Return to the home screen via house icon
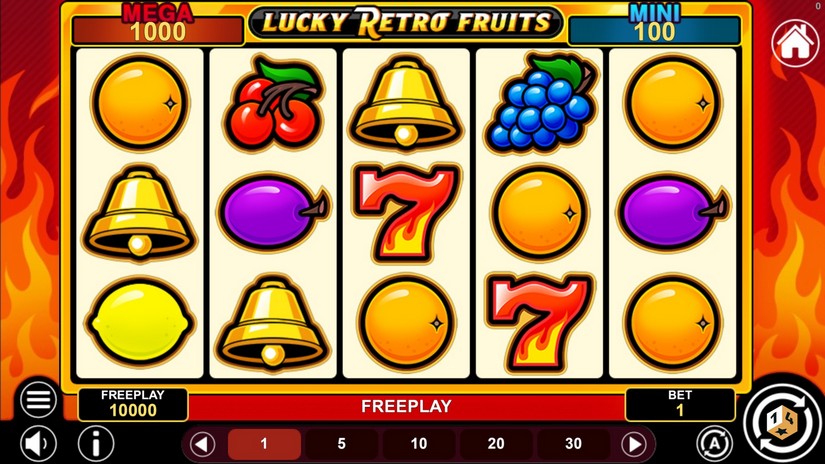The image size is (825, 464). tap(795, 42)
